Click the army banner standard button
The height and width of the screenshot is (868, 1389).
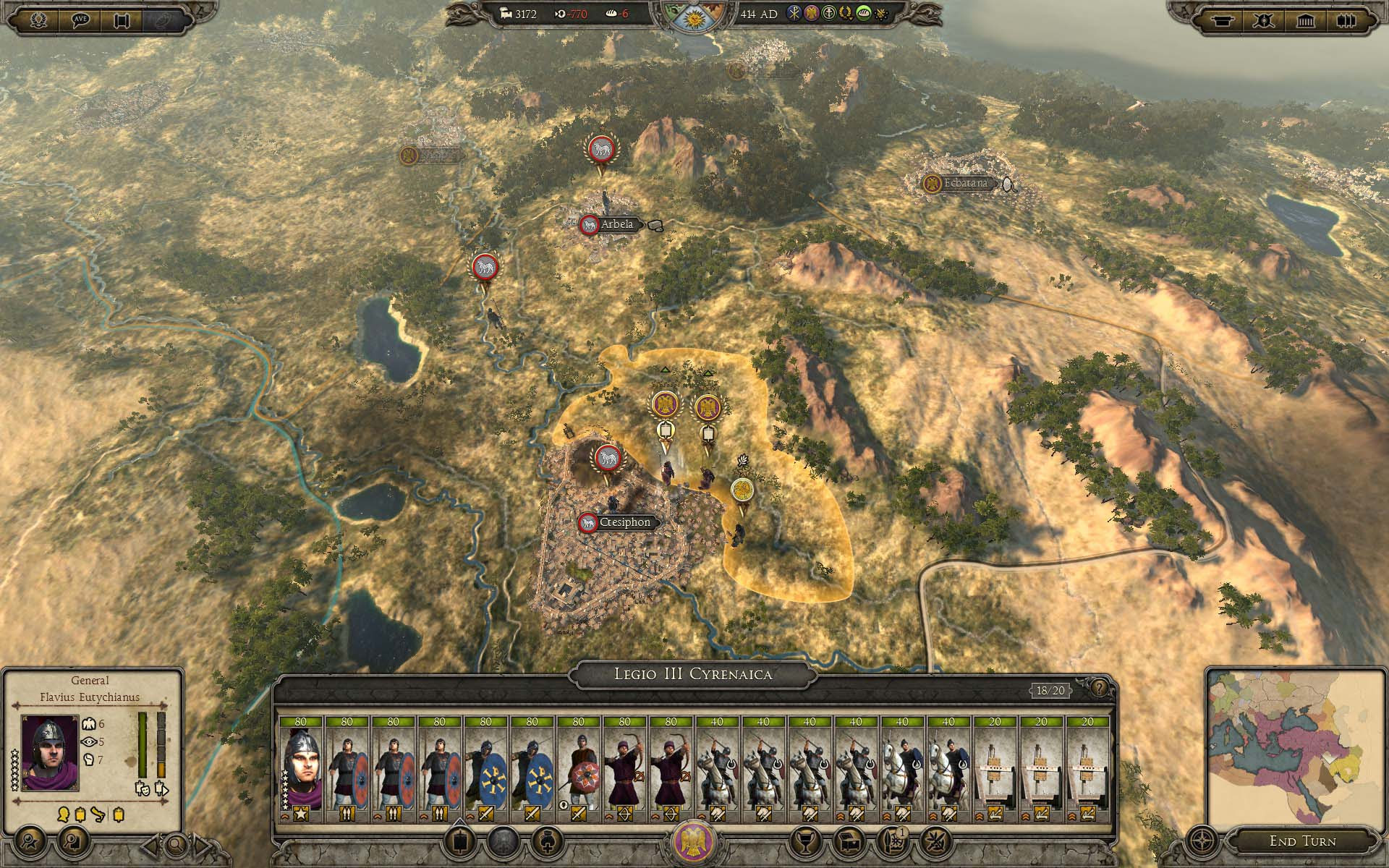(458, 841)
